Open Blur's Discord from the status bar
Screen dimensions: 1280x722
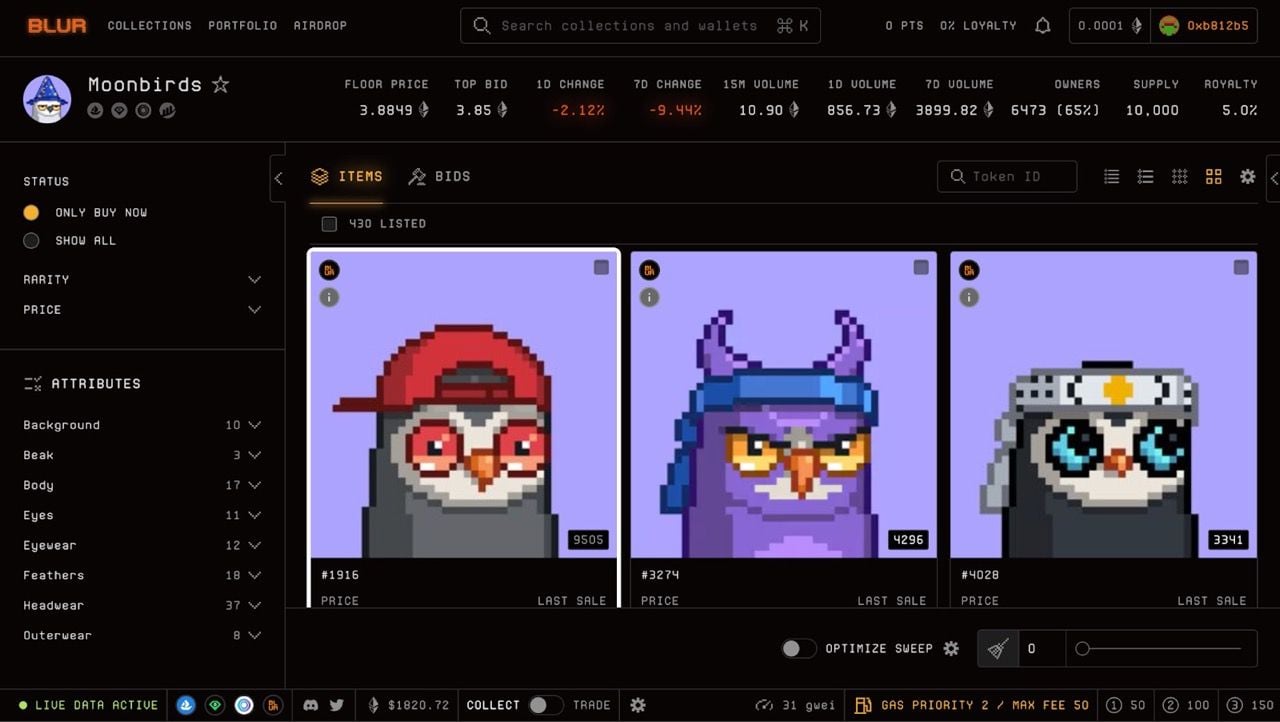coord(311,705)
